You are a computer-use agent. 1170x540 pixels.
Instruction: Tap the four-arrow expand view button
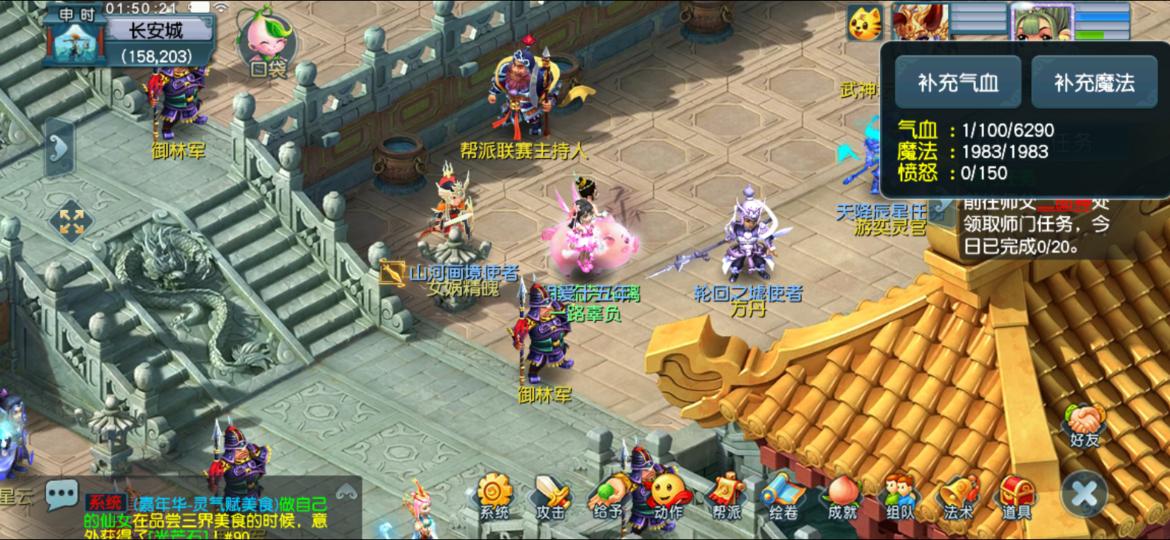pos(71,222)
